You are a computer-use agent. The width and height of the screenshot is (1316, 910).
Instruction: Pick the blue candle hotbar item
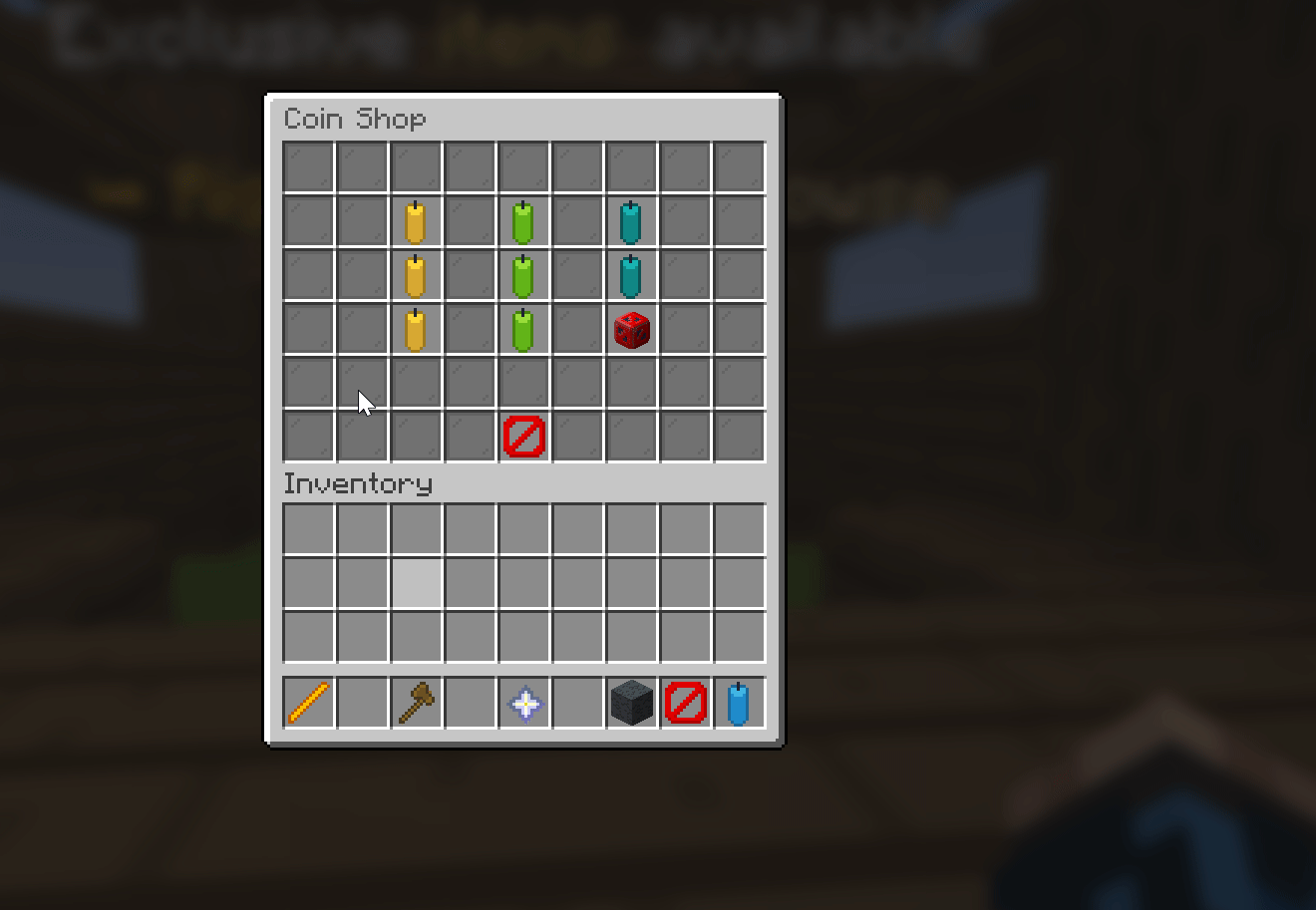coord(739,702)
